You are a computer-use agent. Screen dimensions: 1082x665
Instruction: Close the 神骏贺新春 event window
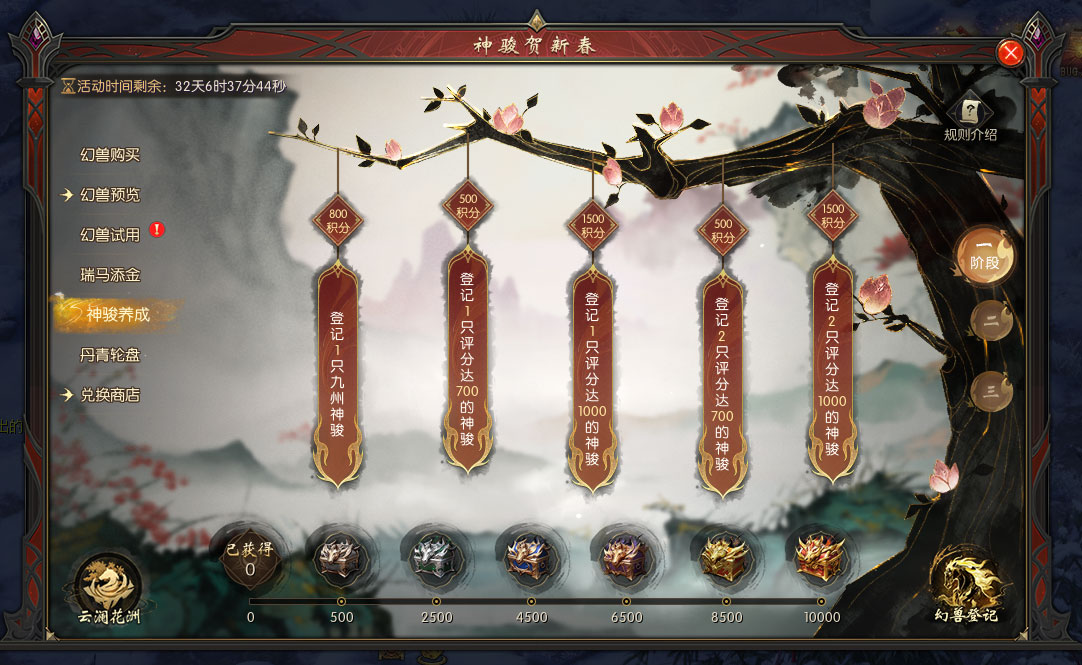tap(1010, 53)
